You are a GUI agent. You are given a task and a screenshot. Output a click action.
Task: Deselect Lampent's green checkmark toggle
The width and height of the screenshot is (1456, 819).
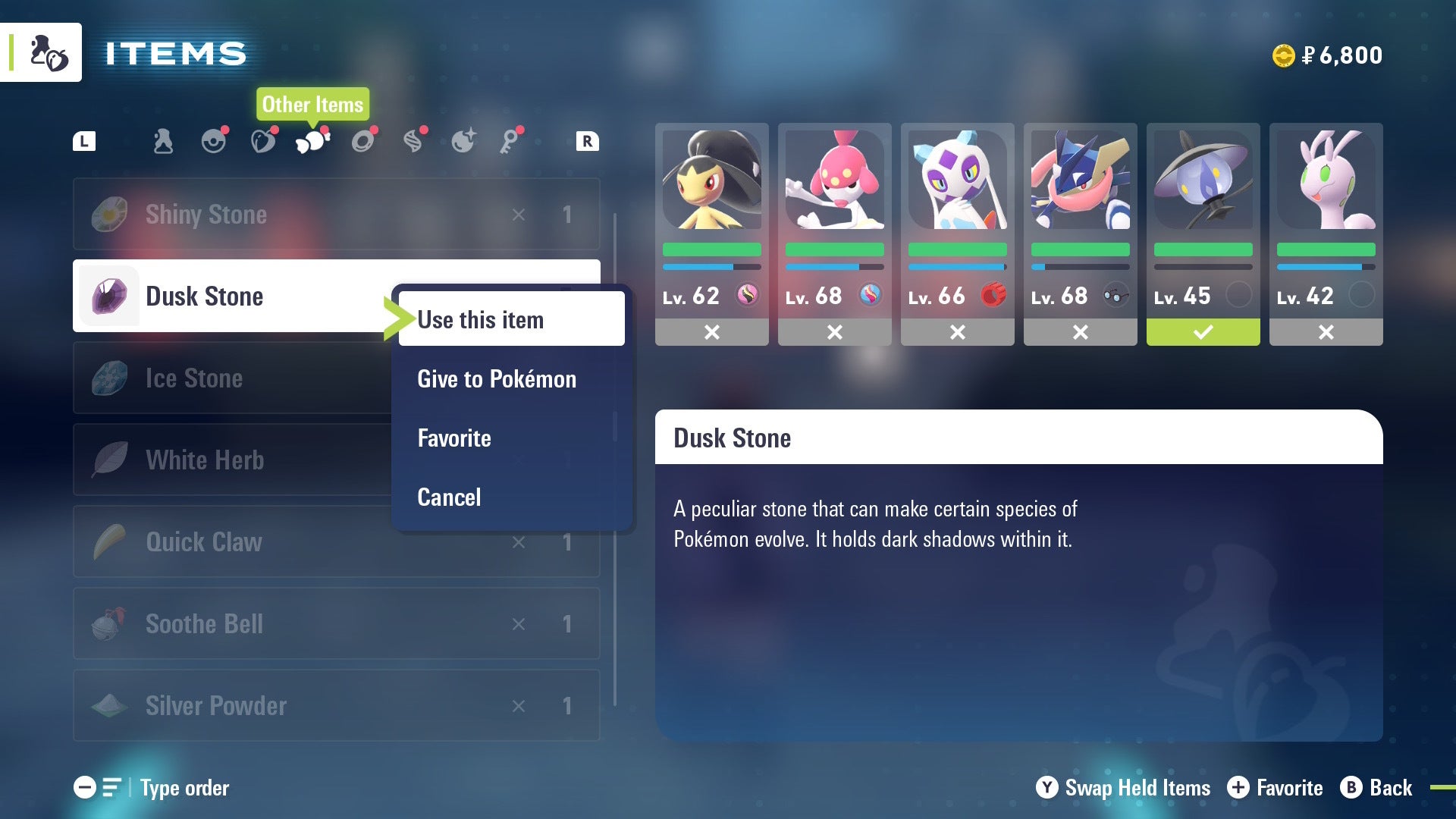click(x=1203, y=332)
